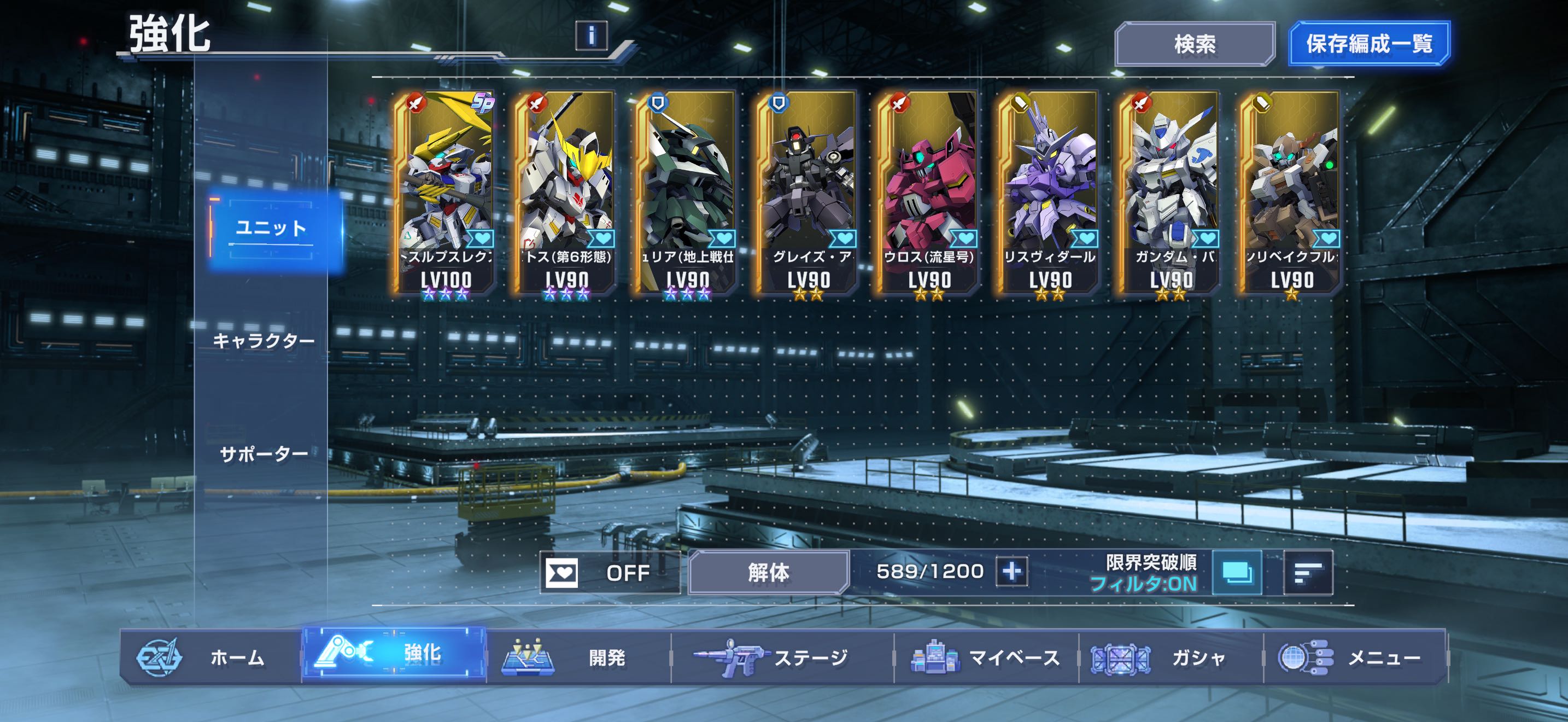Select the Barbatos (第6形態) unit card
This screenshot has width=1568, height=722.
click(x=567, y=192)
